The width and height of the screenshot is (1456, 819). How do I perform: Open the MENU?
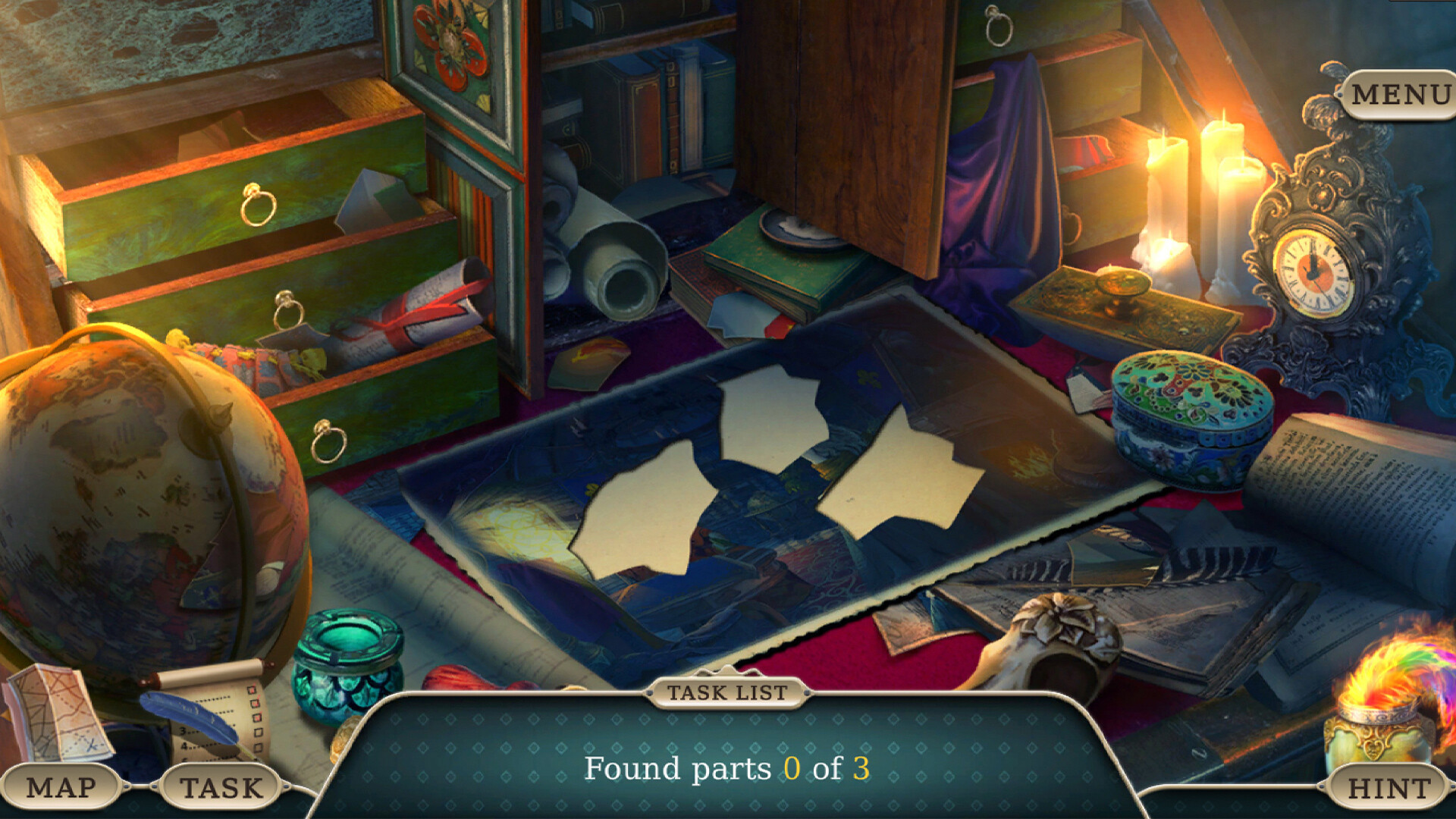[1399, 95]
